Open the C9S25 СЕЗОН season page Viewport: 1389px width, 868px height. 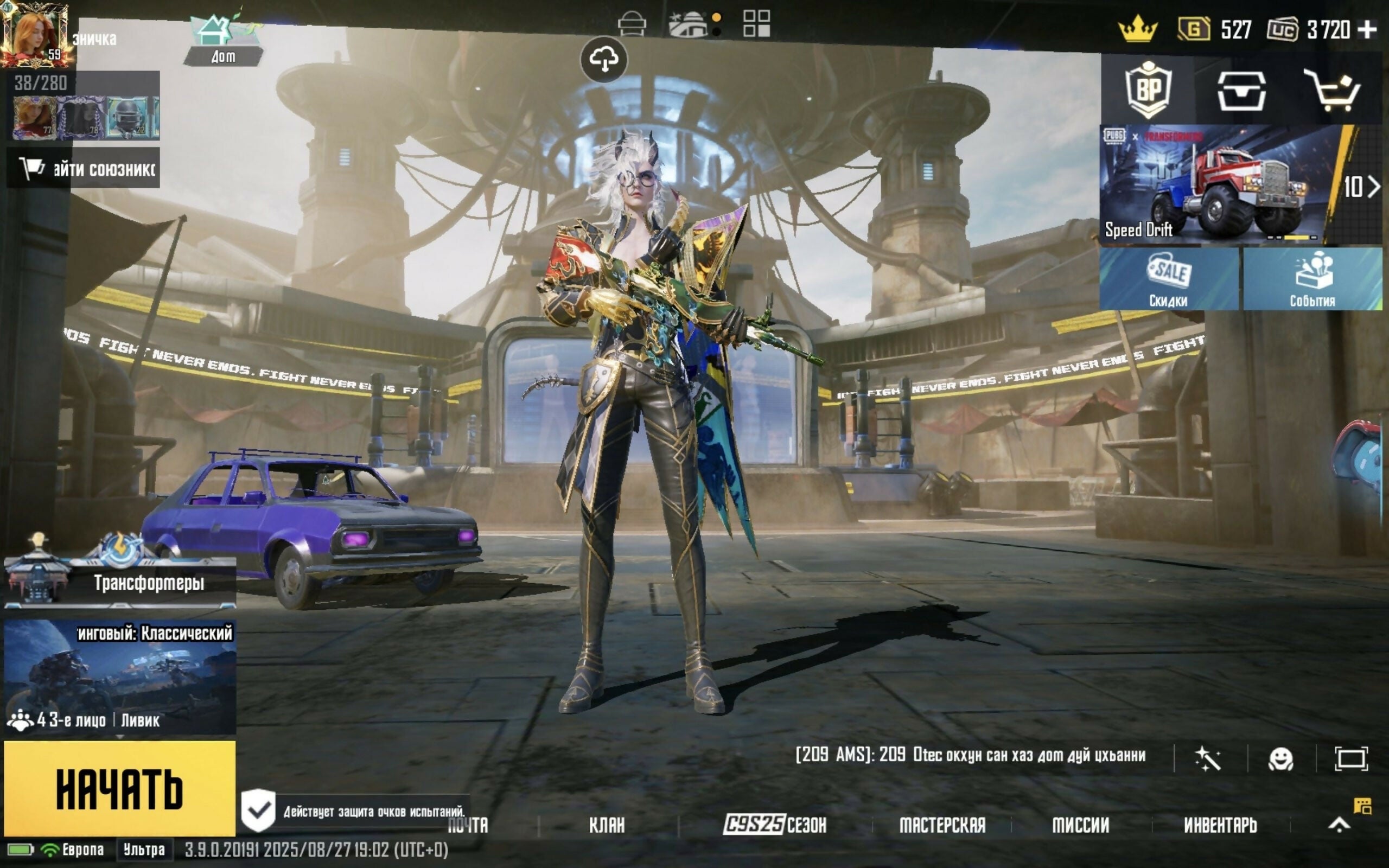click(x=775, y=825)
